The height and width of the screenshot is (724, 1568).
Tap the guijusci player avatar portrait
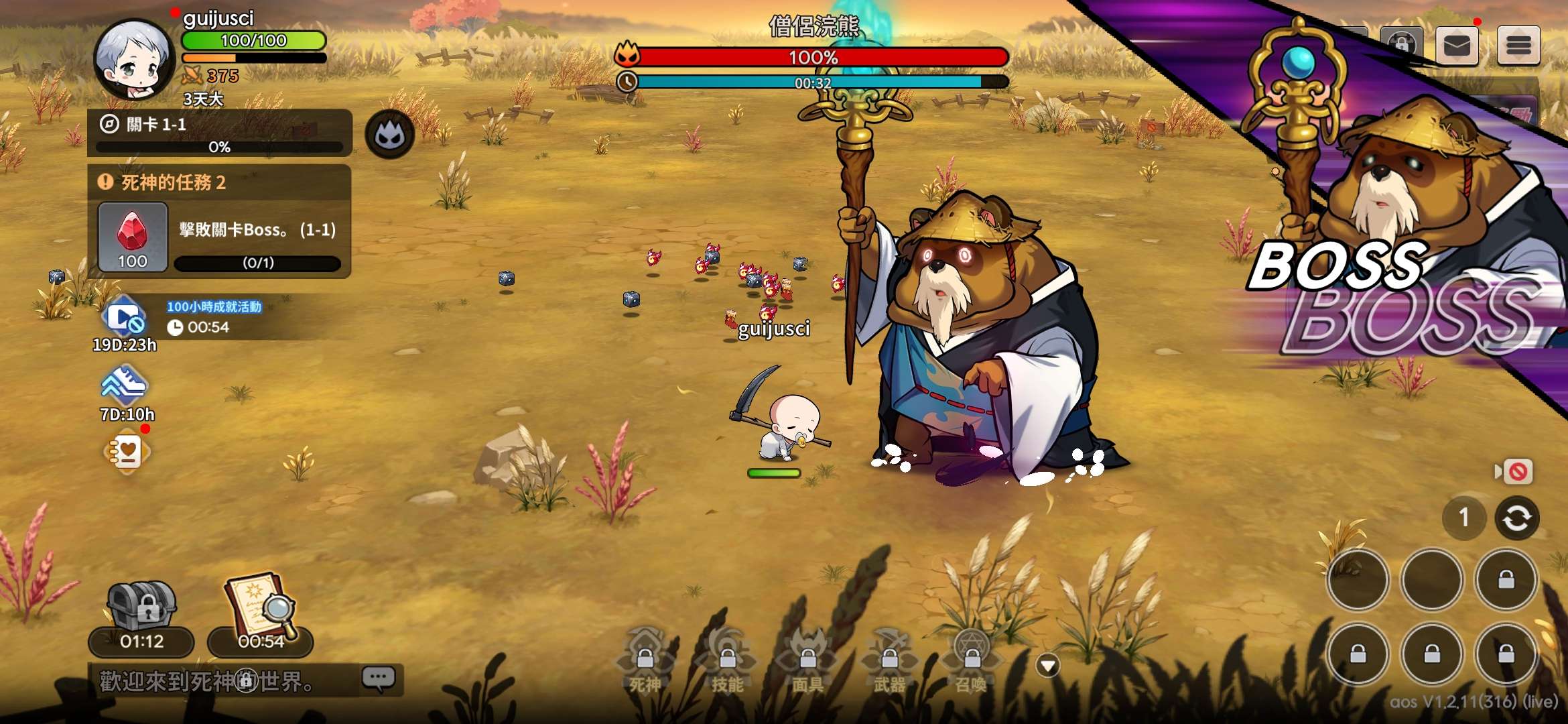click(x=134, y=59)
